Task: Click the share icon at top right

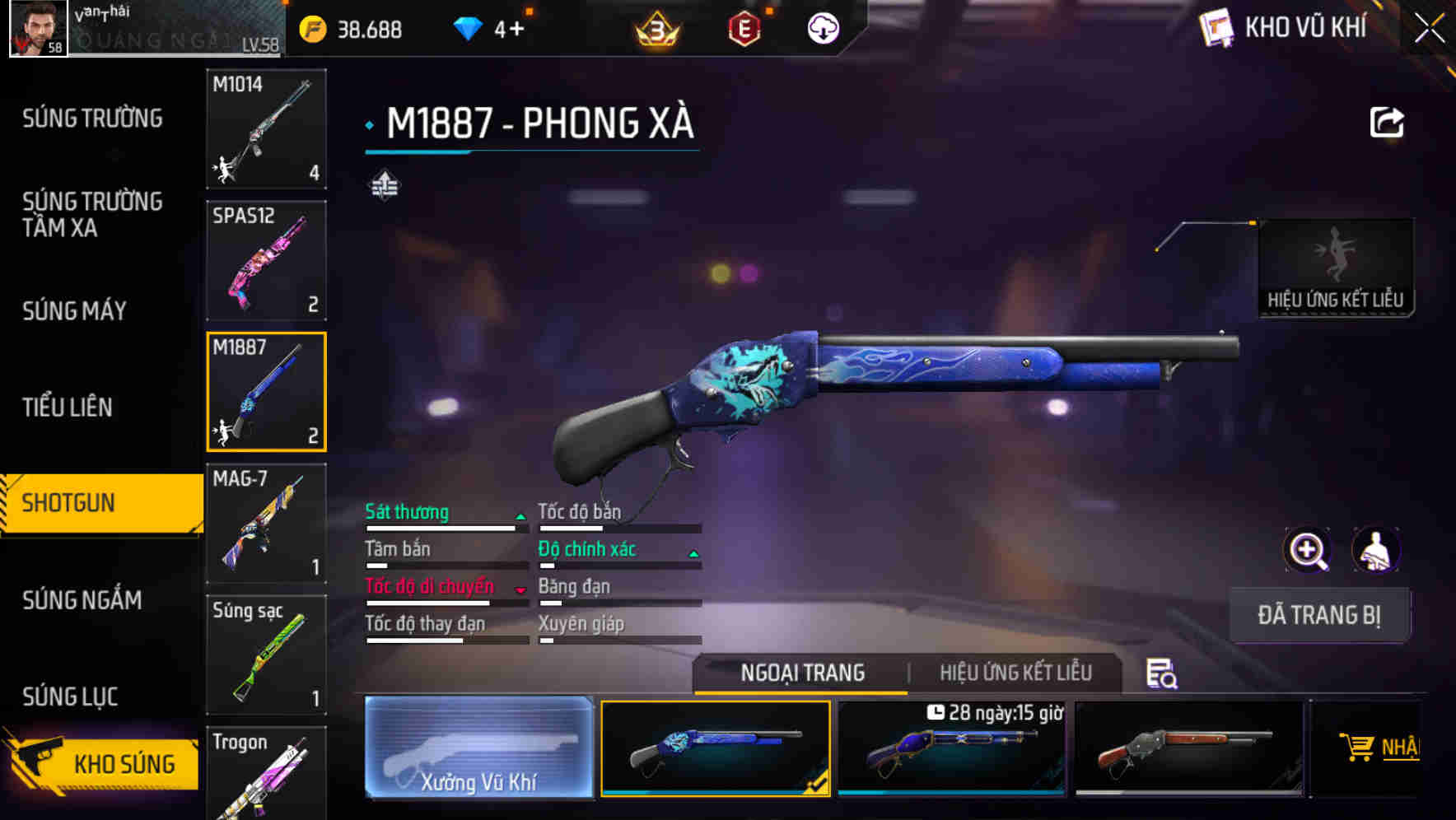Action: click(x=1388, y=122)
